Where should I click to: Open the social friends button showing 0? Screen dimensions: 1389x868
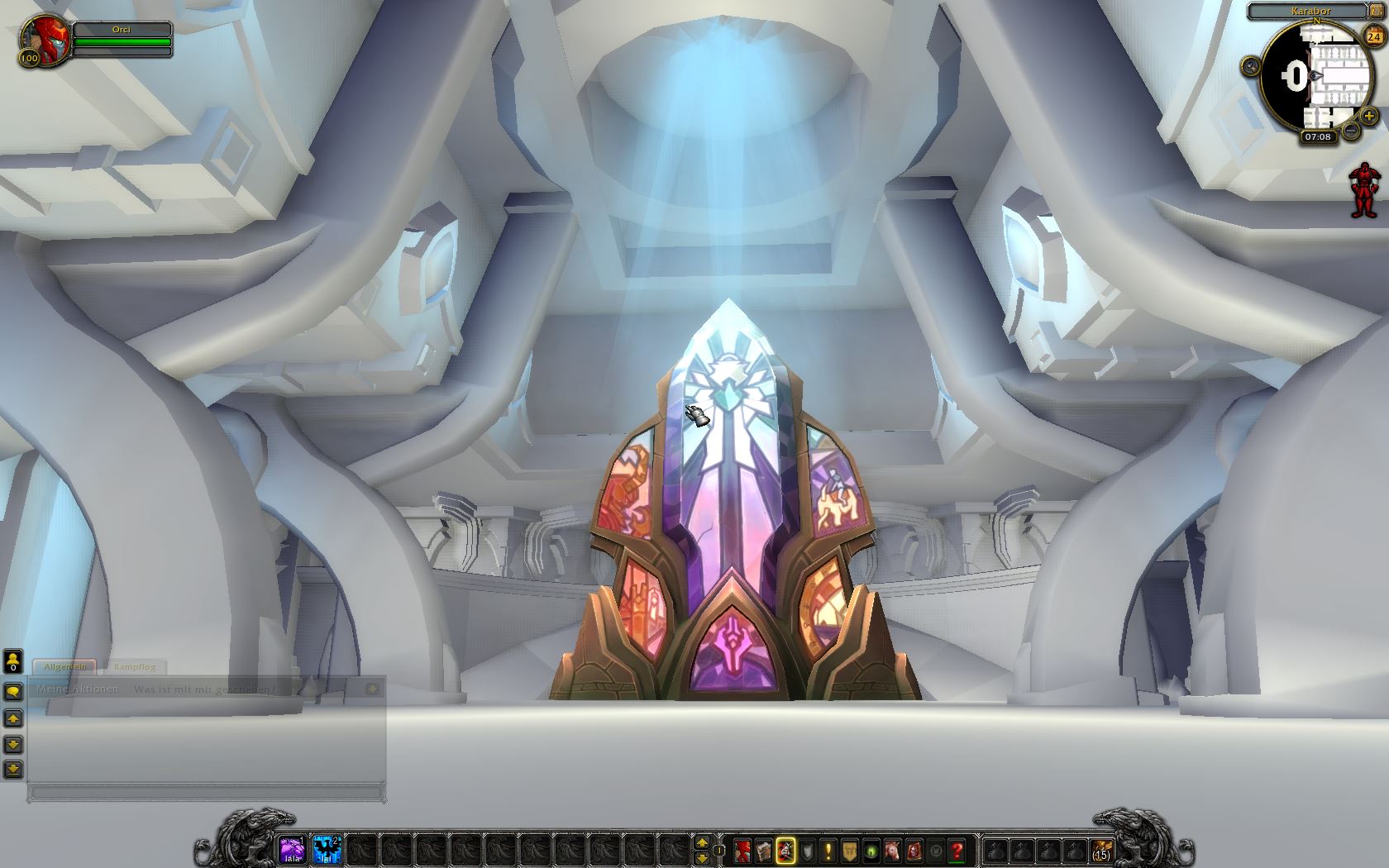coord(13,661)
